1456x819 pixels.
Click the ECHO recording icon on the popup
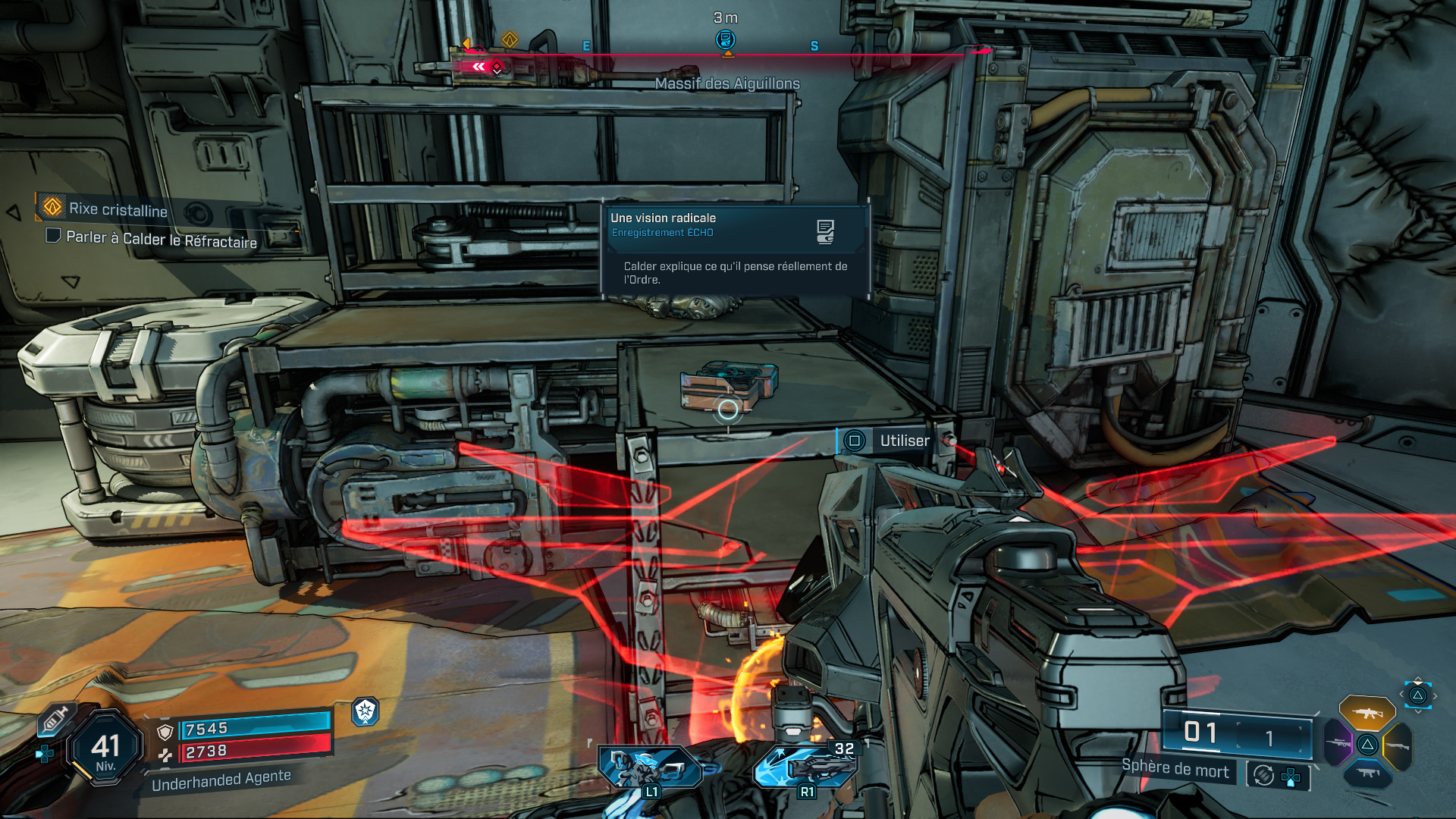pyautogui.click(x=826, y=232)
